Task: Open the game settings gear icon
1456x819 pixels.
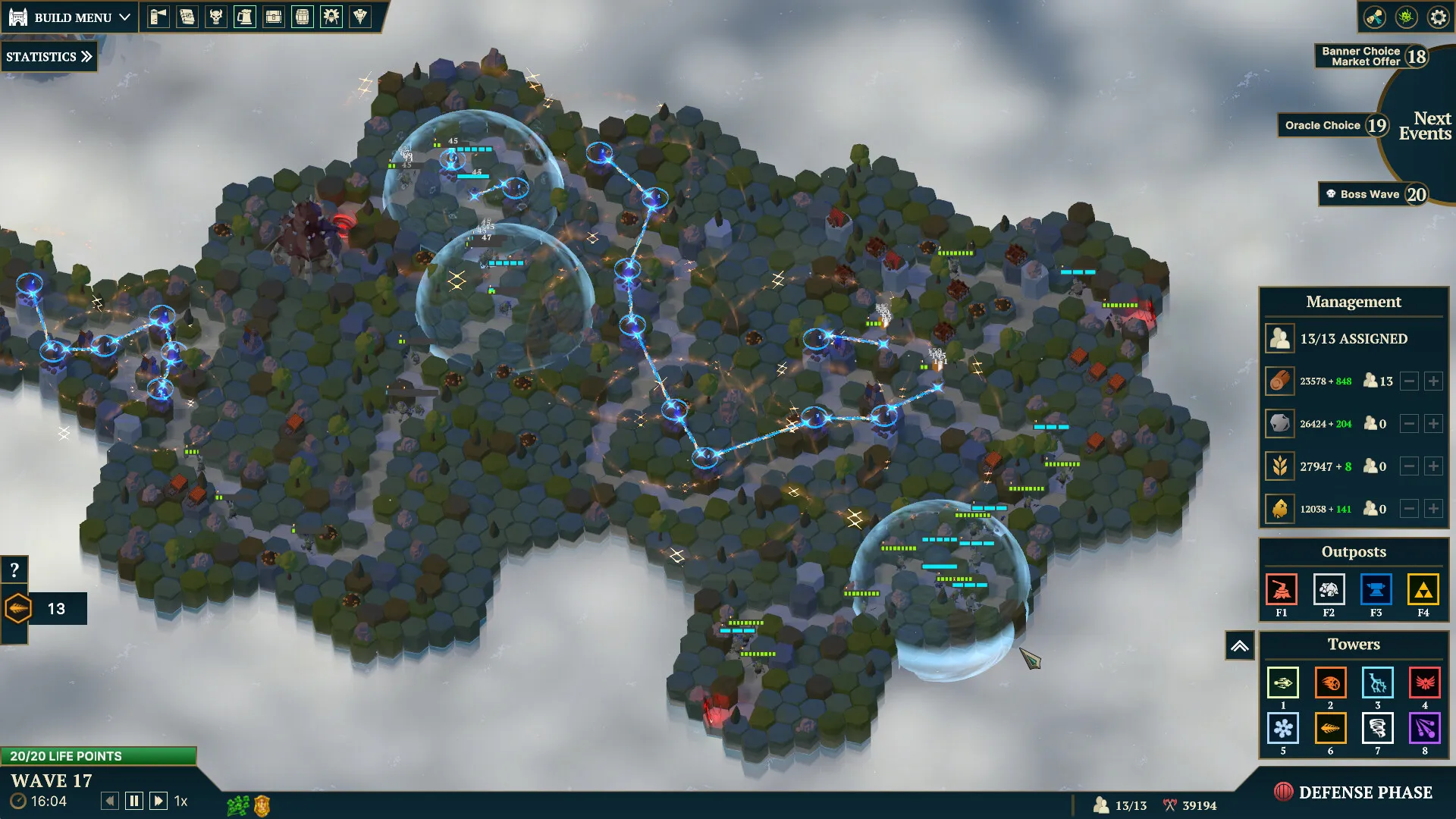Action: 1439,17
